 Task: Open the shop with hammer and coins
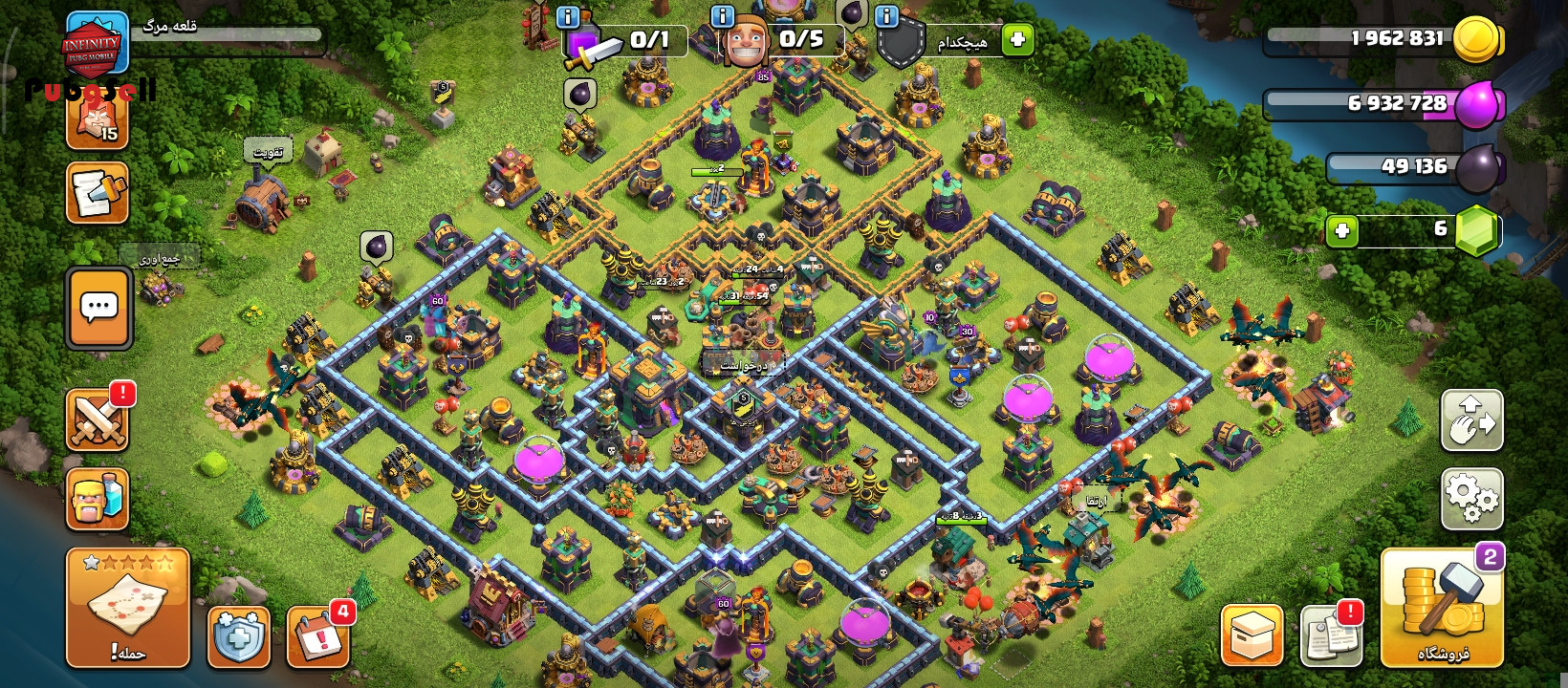click(1442, 608)
